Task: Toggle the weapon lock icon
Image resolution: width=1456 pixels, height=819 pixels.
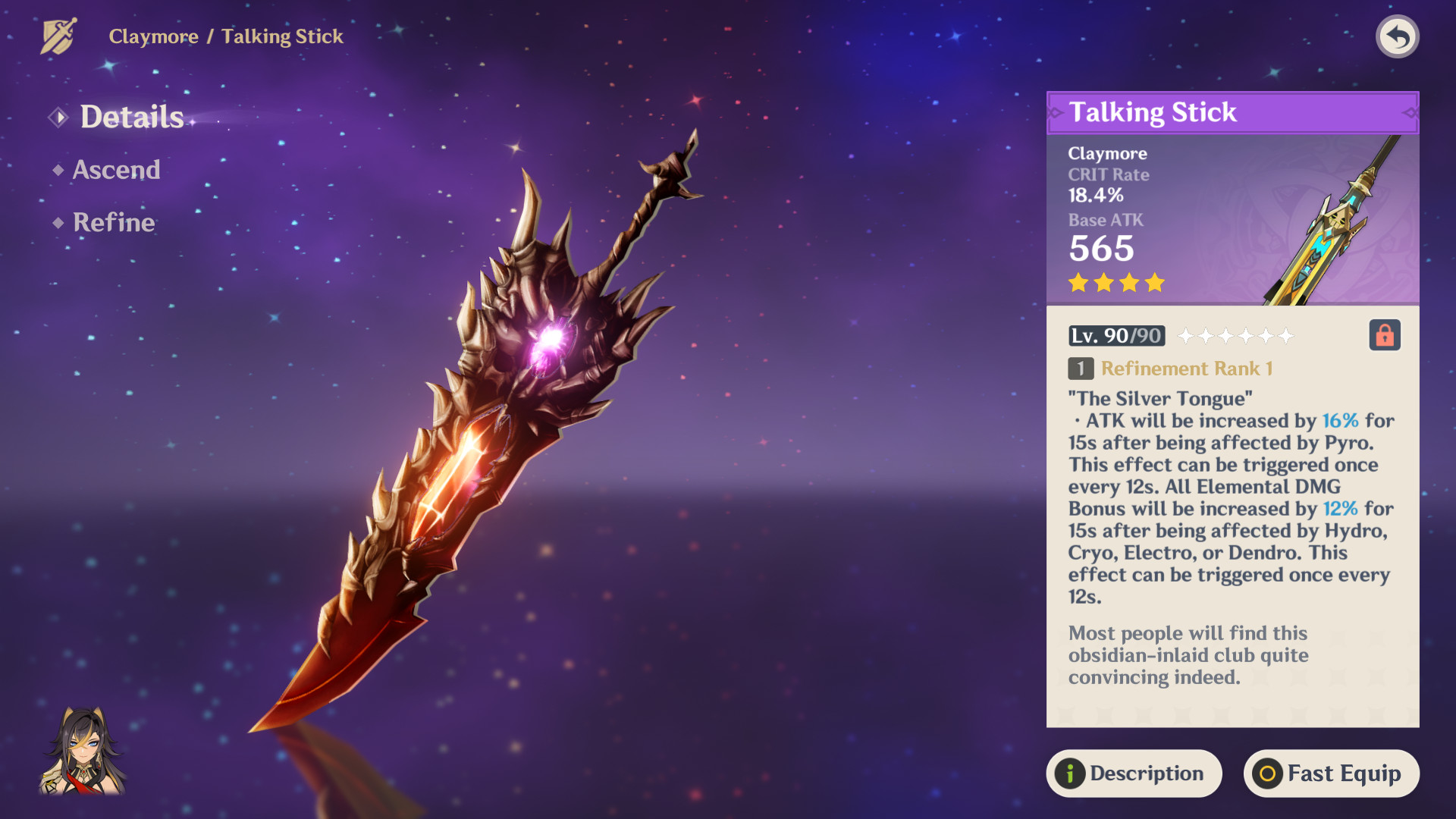Action: [x=1384, y=335]
